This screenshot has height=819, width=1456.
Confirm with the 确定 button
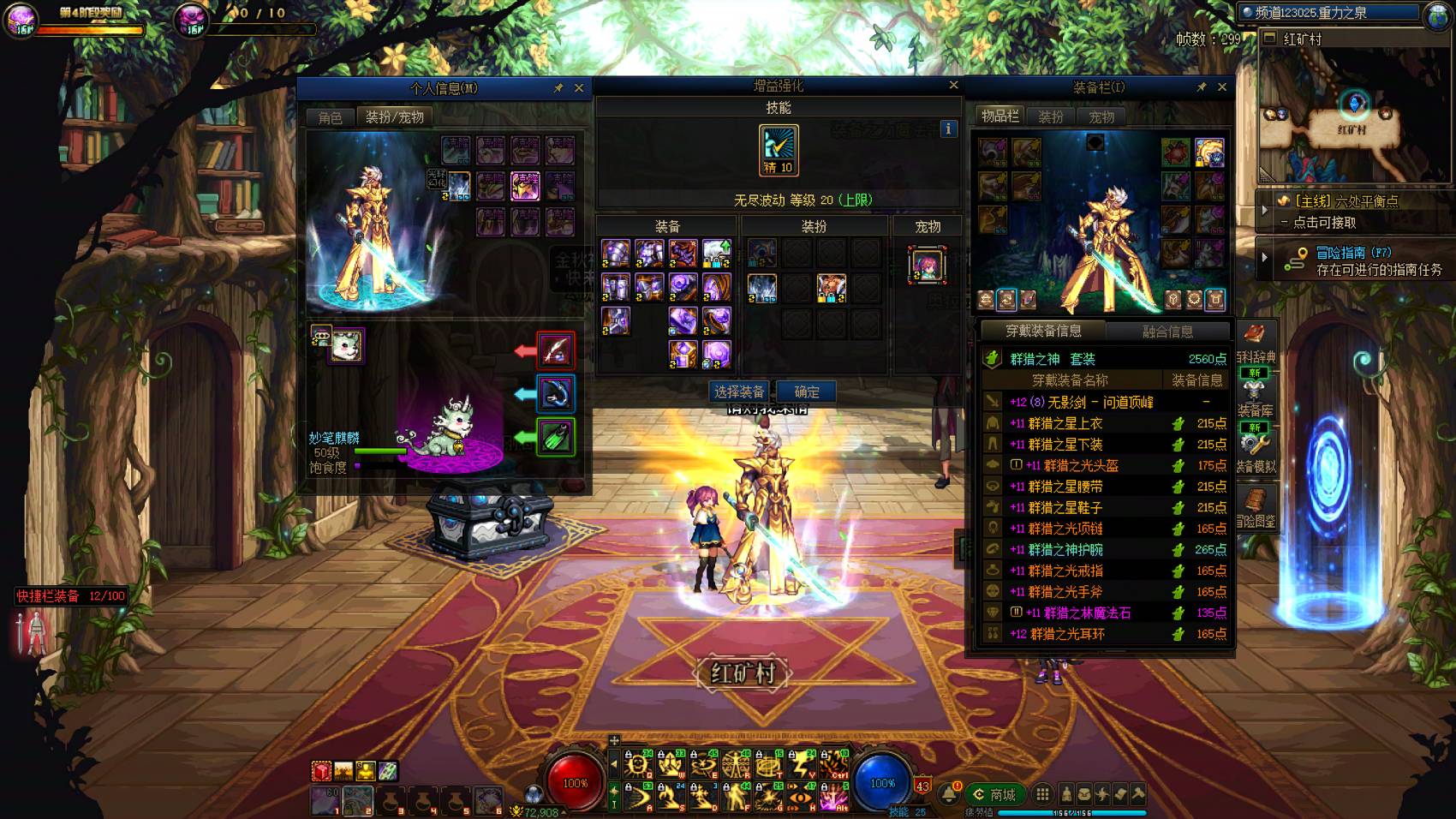tap(806, 392)
